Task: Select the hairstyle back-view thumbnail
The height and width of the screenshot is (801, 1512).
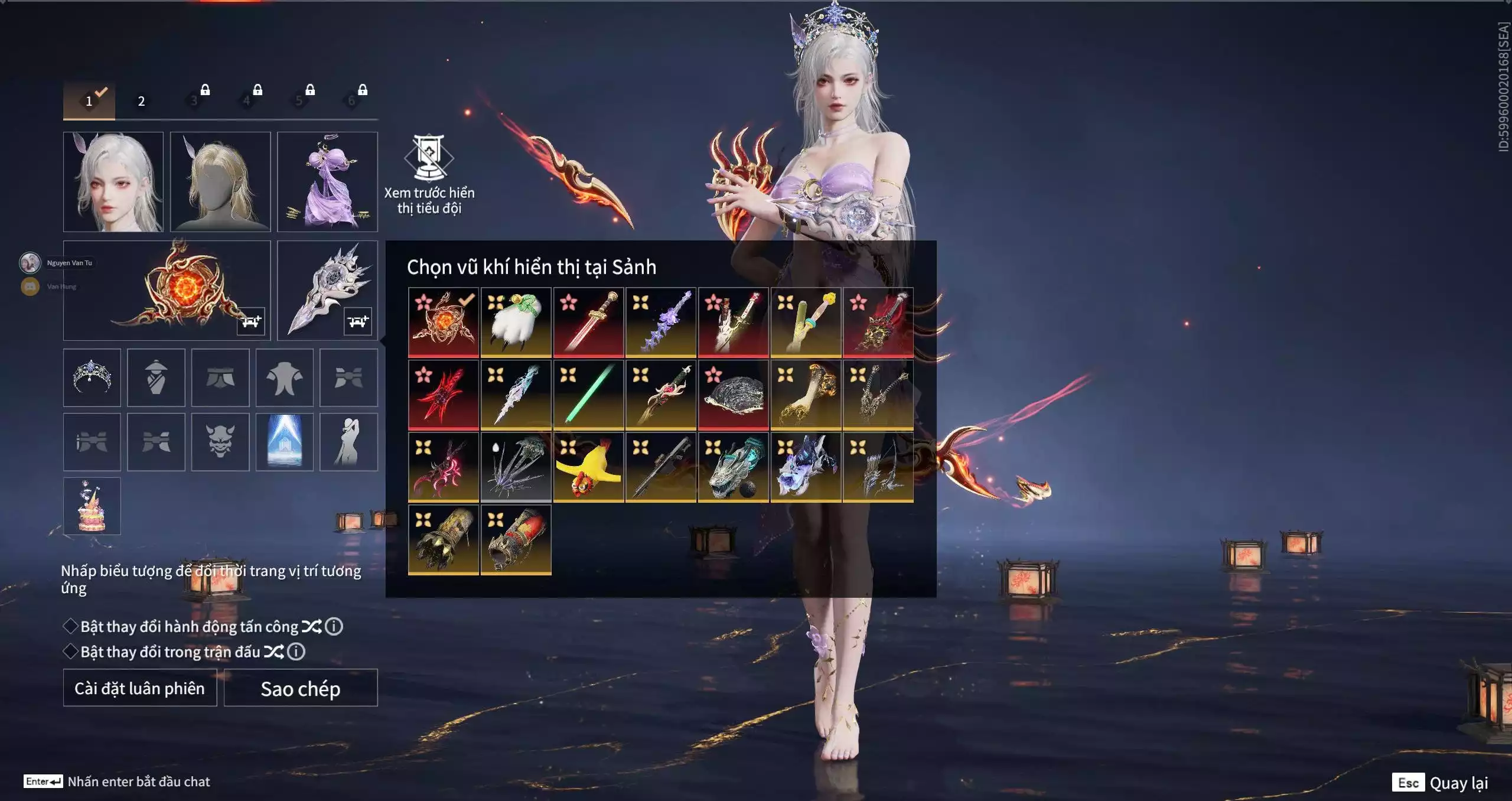Action: (x=220, y=181)
